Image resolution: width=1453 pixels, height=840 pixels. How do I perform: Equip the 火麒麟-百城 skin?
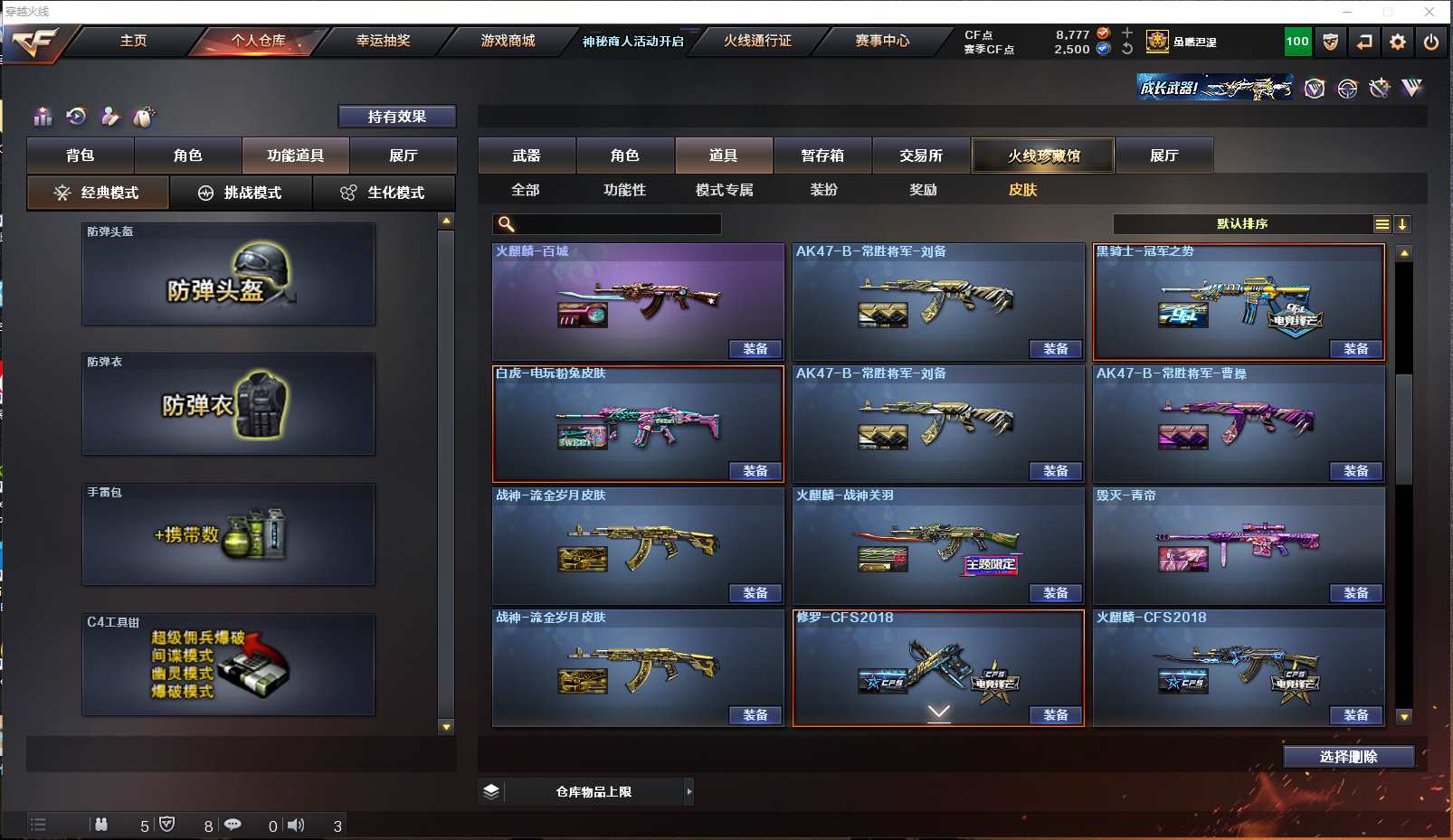click(x=755, y=349)
